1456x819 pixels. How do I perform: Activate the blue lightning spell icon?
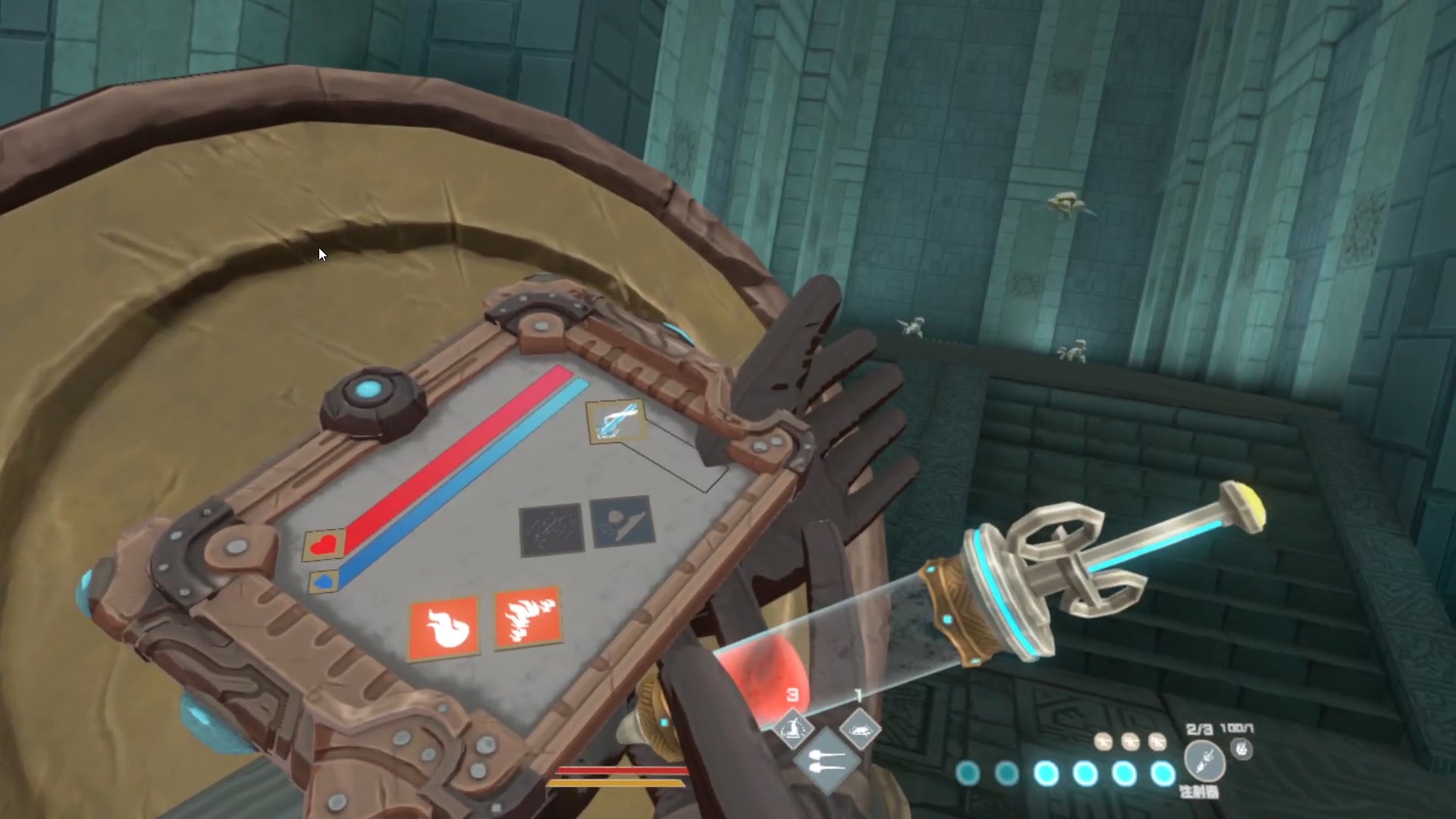coord(617,421)
